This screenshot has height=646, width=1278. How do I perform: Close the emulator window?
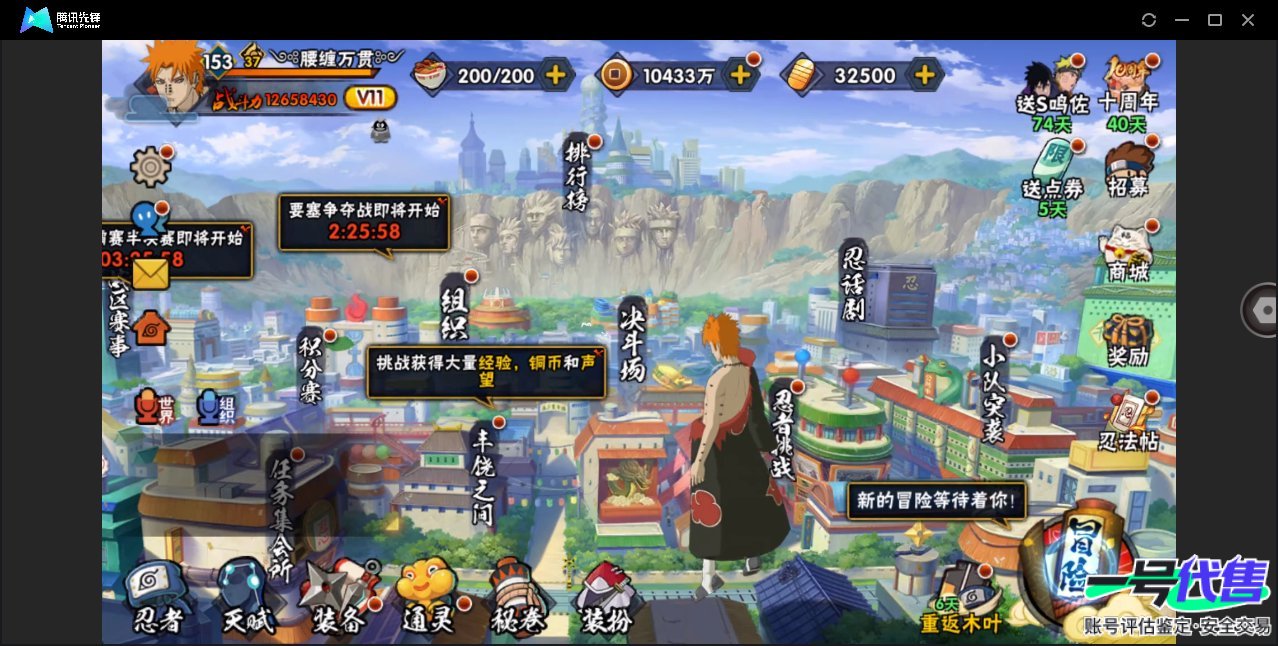pyautogui.click(x=1248, y=20)
